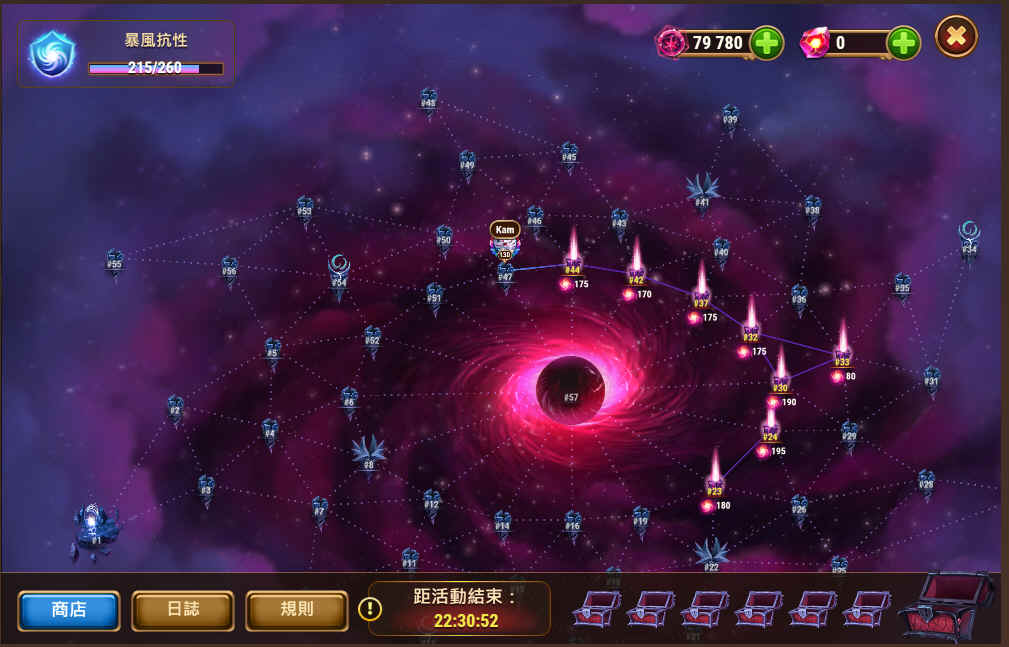Select the central black hole node #57
This screenshot has height=647, width=1009.
pyautogui.click(x=571, y=390)
